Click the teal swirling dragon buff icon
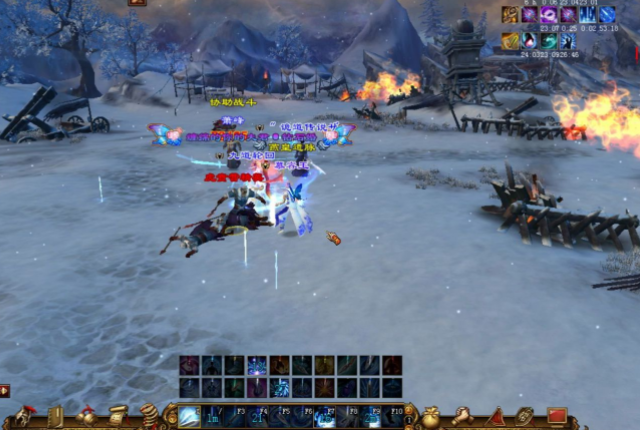The image size is (640, 430). [x=549, y=41]
